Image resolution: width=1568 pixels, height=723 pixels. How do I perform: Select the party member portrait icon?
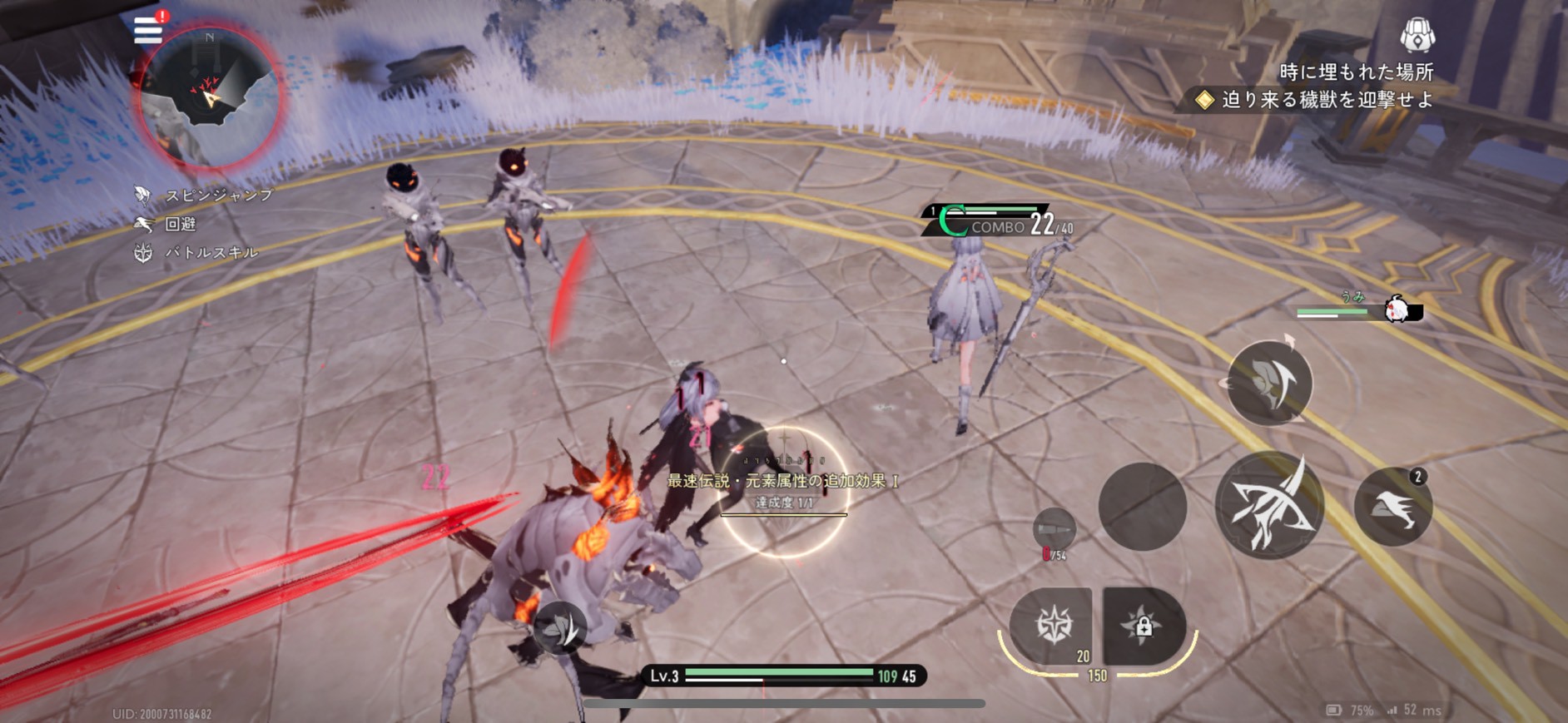point(1398,310)
